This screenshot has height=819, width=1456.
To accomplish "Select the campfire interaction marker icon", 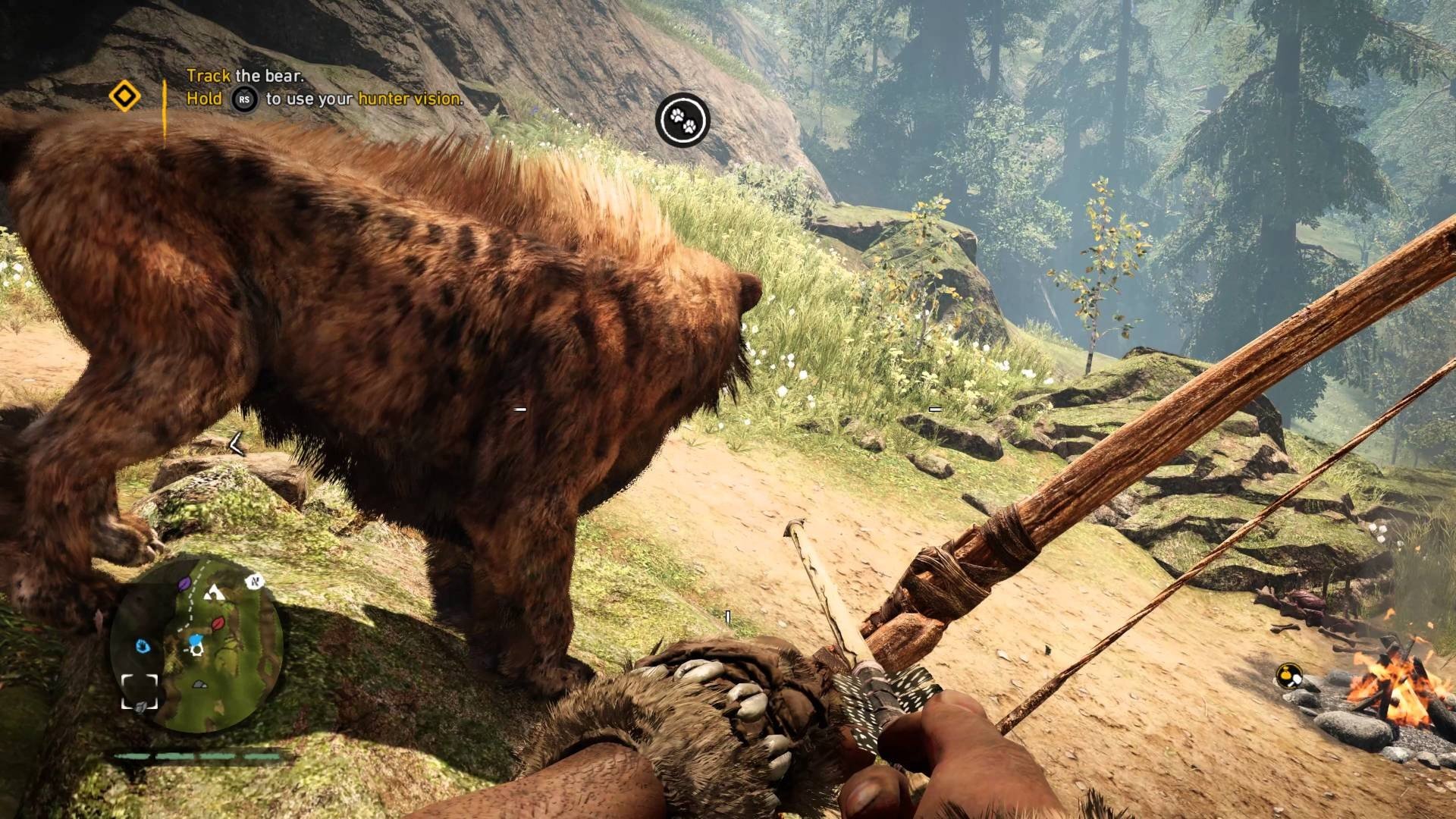I will (1288, 675).
